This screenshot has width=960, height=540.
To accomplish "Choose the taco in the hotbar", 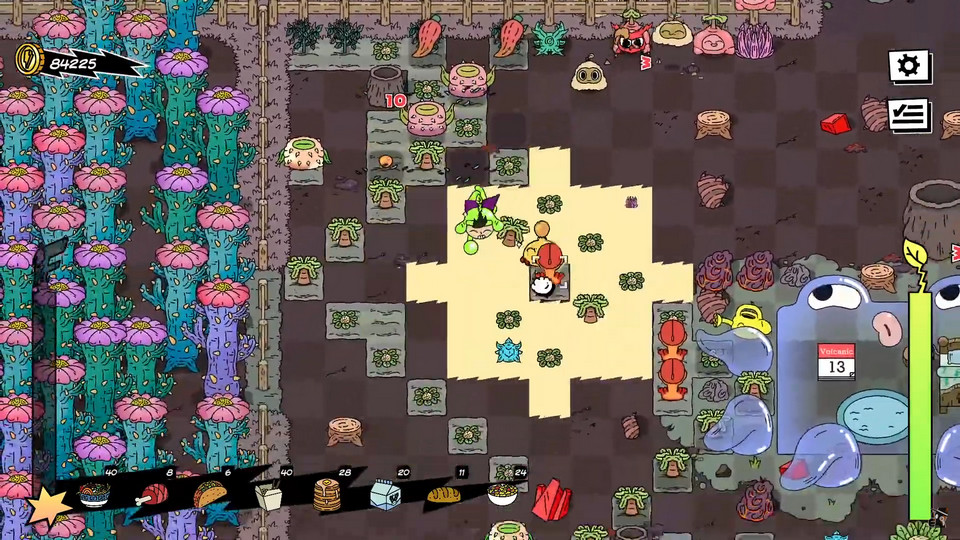I will point(211,493).
